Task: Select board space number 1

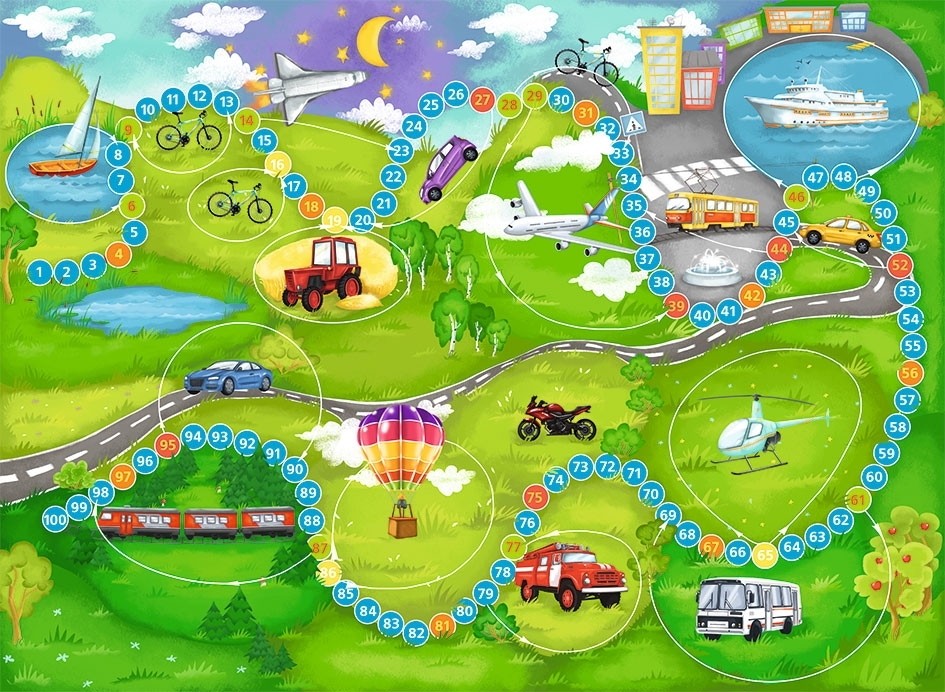Action: tap(40, 271)
